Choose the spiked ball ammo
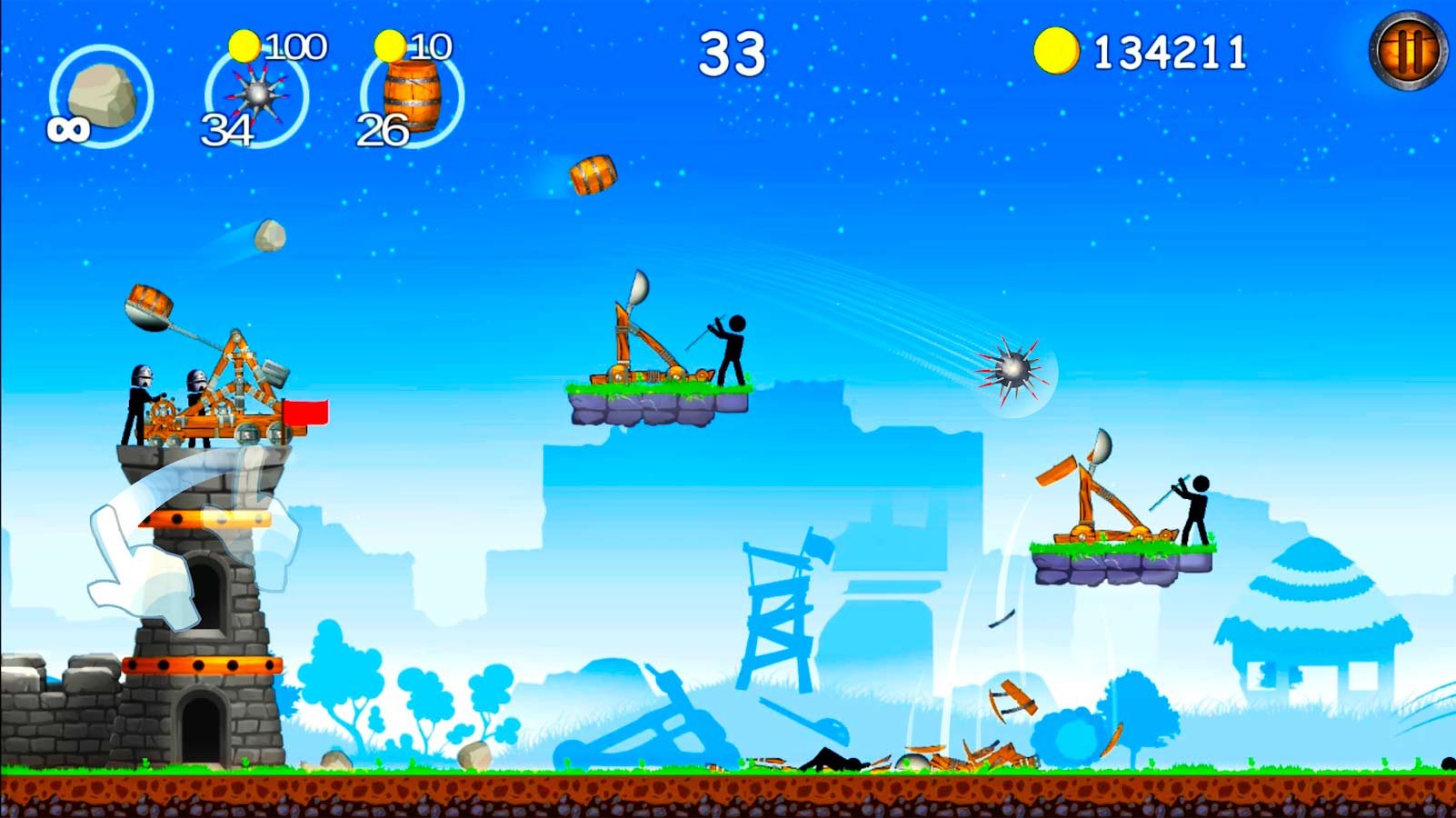Screen dimensions: 1456x818 (257, 95)
